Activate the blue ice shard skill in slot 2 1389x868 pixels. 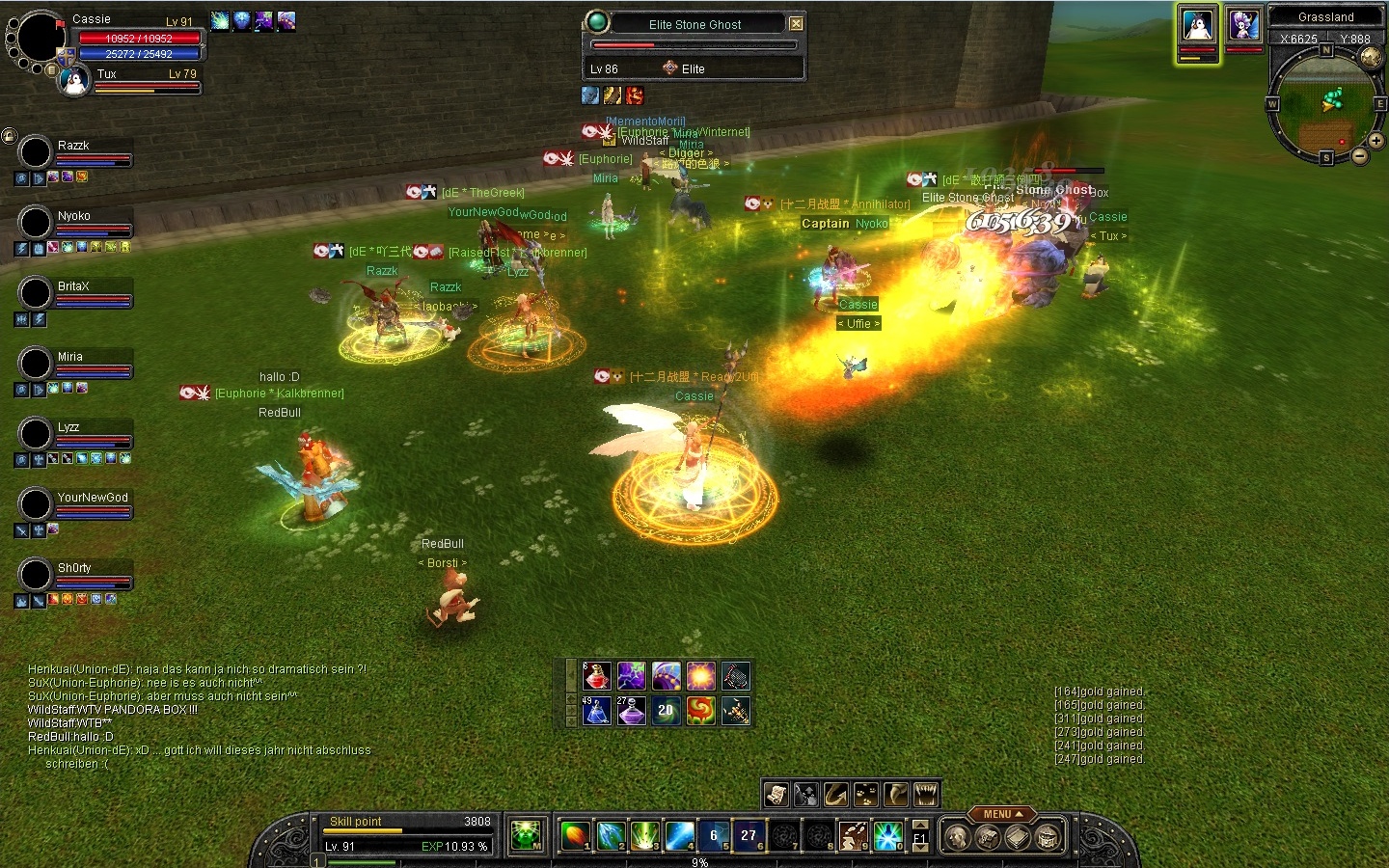pyautogui.click(x=609, y=835)
